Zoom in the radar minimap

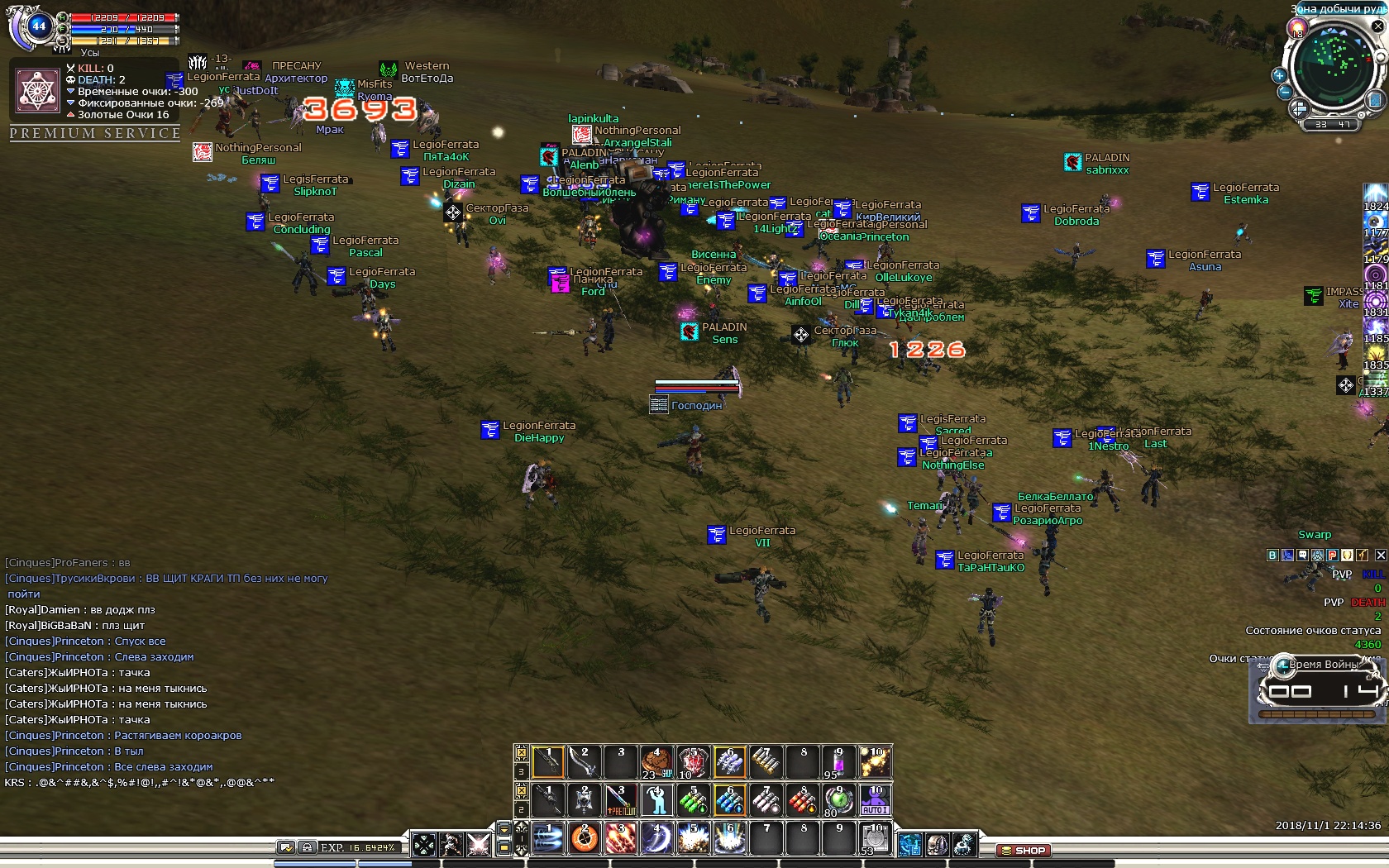1279,75
